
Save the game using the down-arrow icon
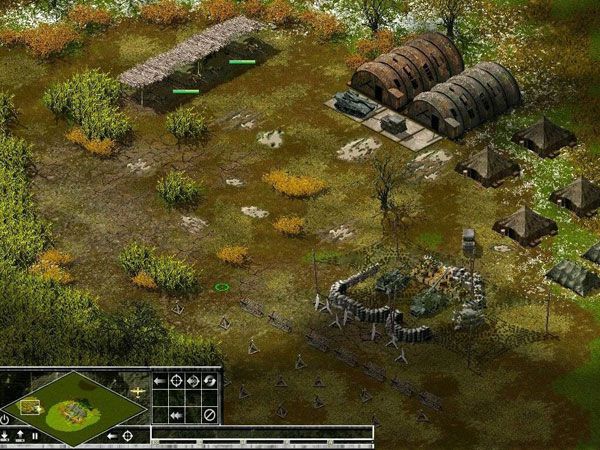click(6, 435)
